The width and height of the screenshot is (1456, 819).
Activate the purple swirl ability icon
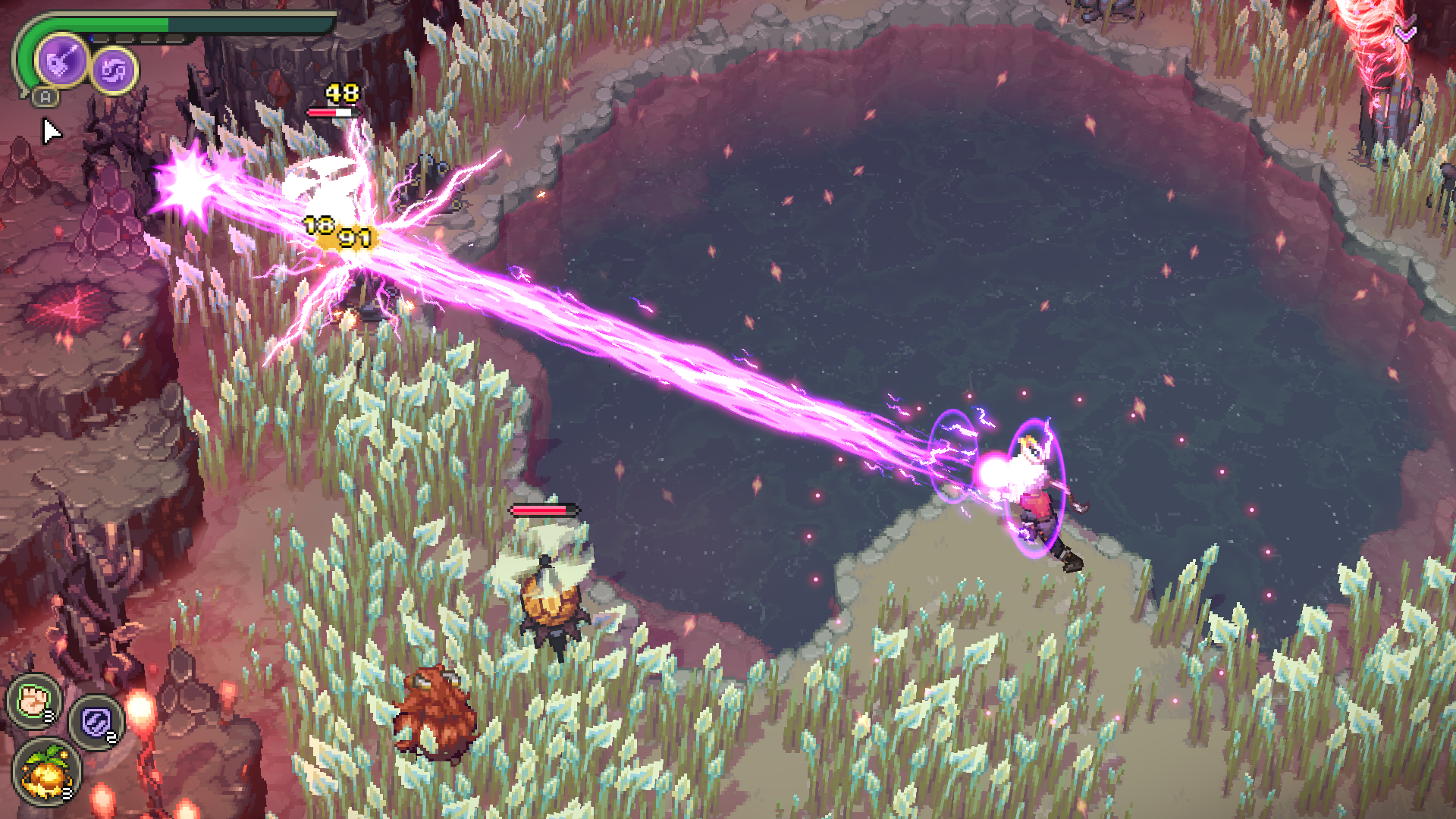[115, 71]
